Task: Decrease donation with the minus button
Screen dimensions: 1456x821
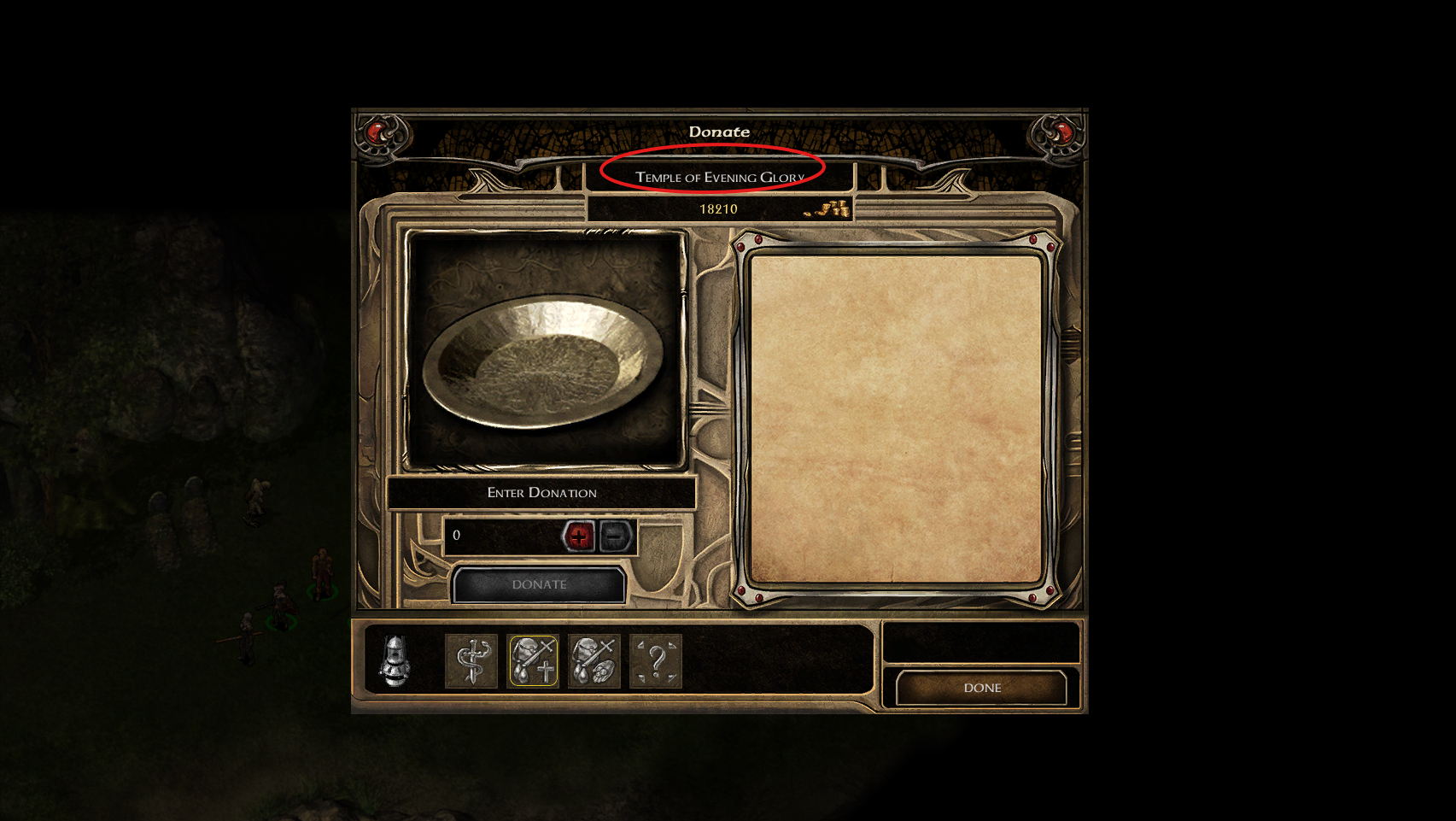Action: 615,536
